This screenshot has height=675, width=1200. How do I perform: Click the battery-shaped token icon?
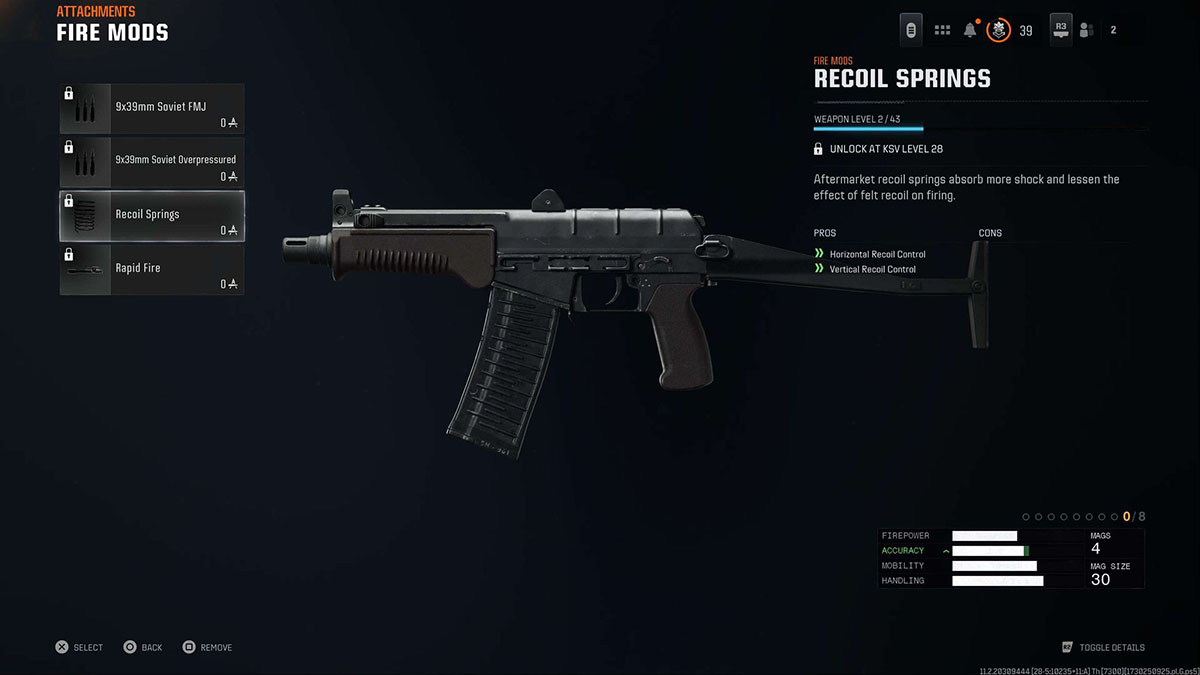(x=911, y=30)
